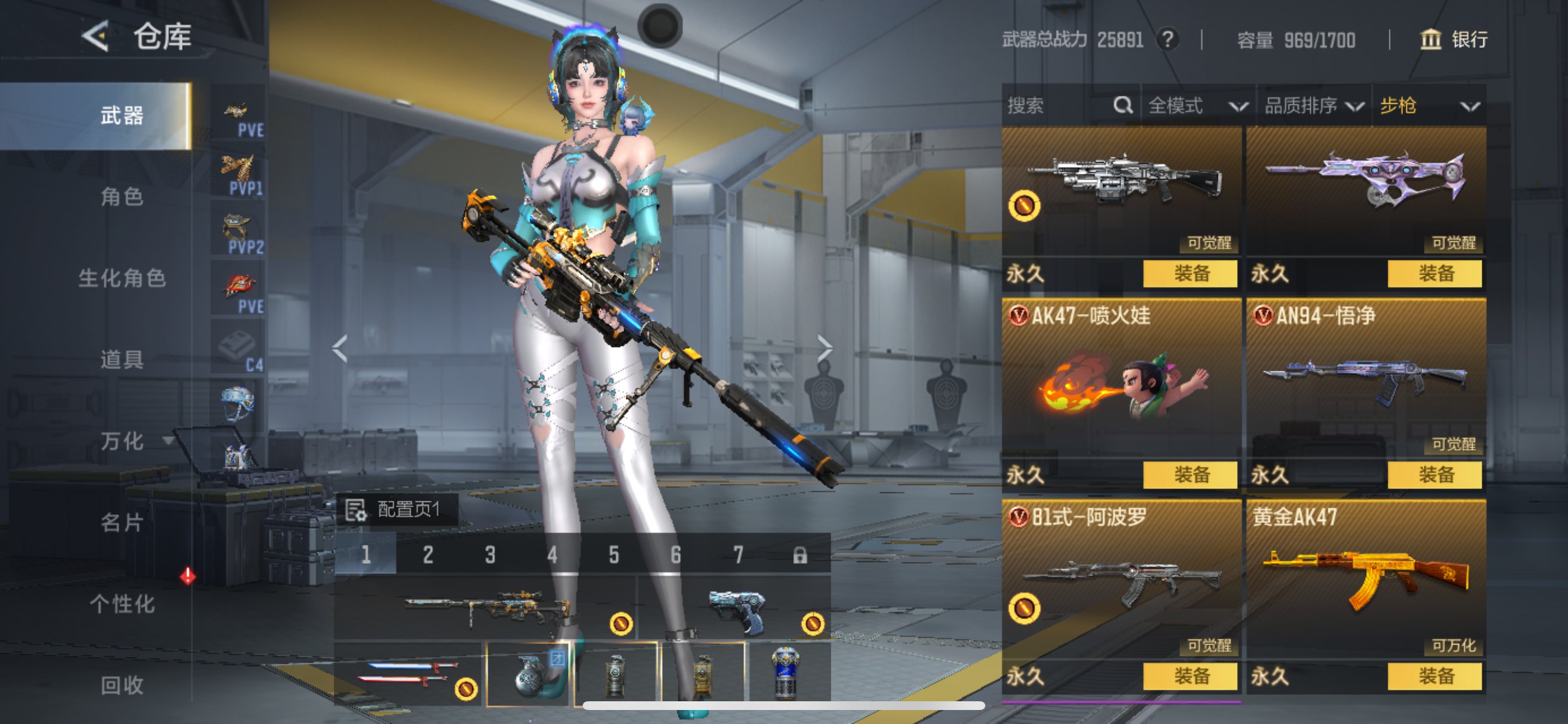Viewport: 1568px width, 724px height.
Task: Show the weapon power help tooltip
Action: 1167,40
